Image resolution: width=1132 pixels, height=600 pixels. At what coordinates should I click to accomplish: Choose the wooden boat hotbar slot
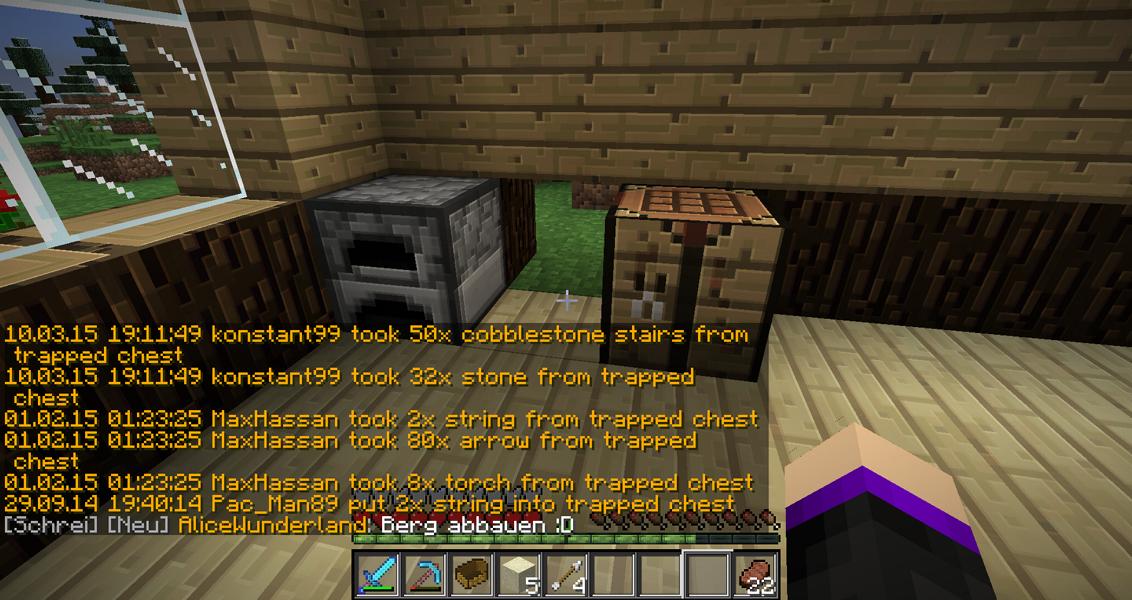(471, 574)
